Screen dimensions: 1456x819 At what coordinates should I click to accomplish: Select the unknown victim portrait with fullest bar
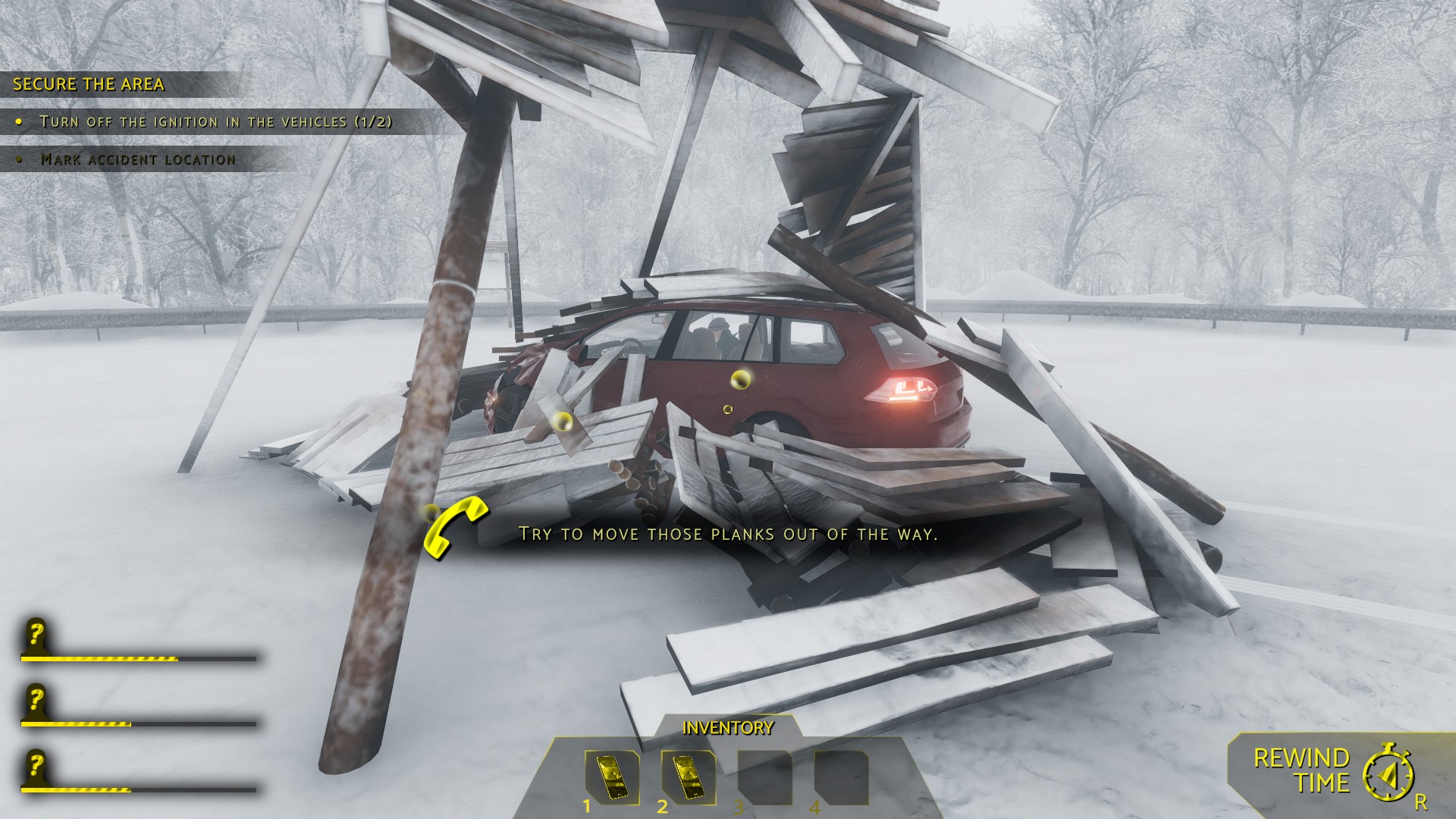coord(35,638)
